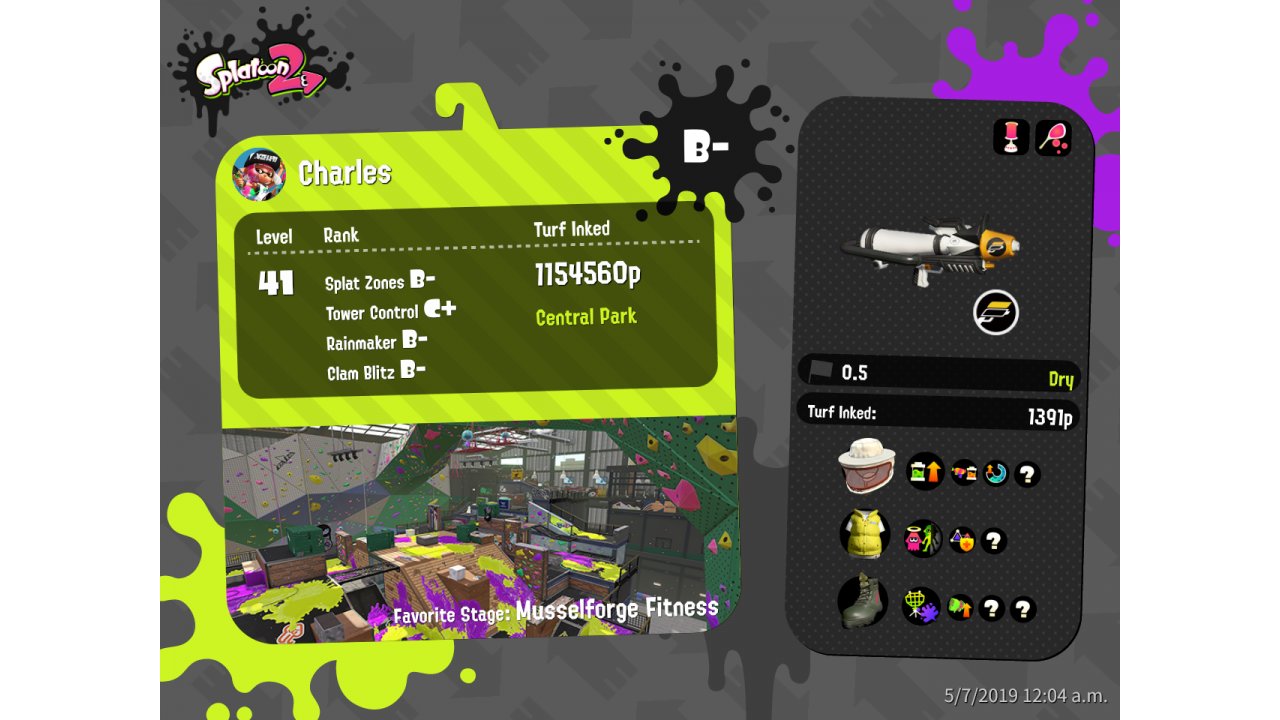Select the clothing's question mark ability slot
The height and width of the screenshot is (720, 1280).
[993, 541]
